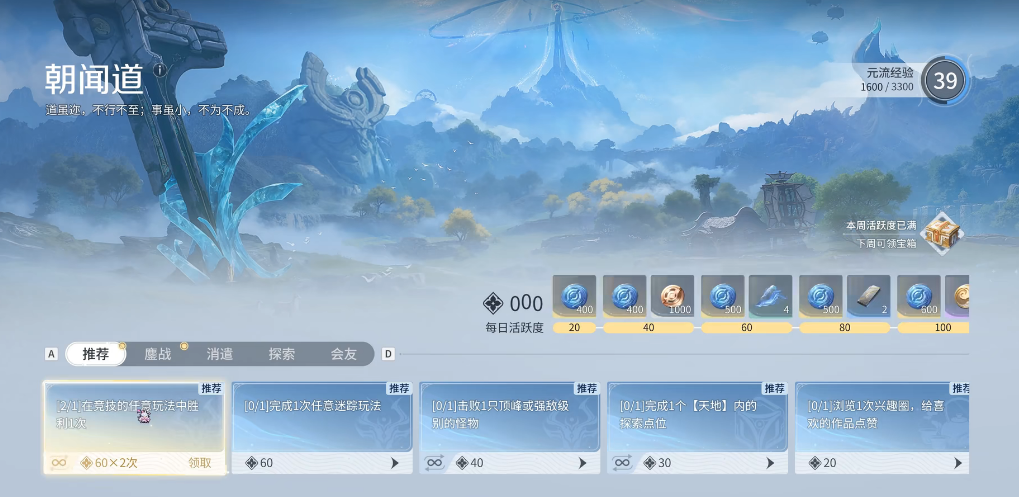
Task: Show the 探索 tab
Action: [282, 354]
